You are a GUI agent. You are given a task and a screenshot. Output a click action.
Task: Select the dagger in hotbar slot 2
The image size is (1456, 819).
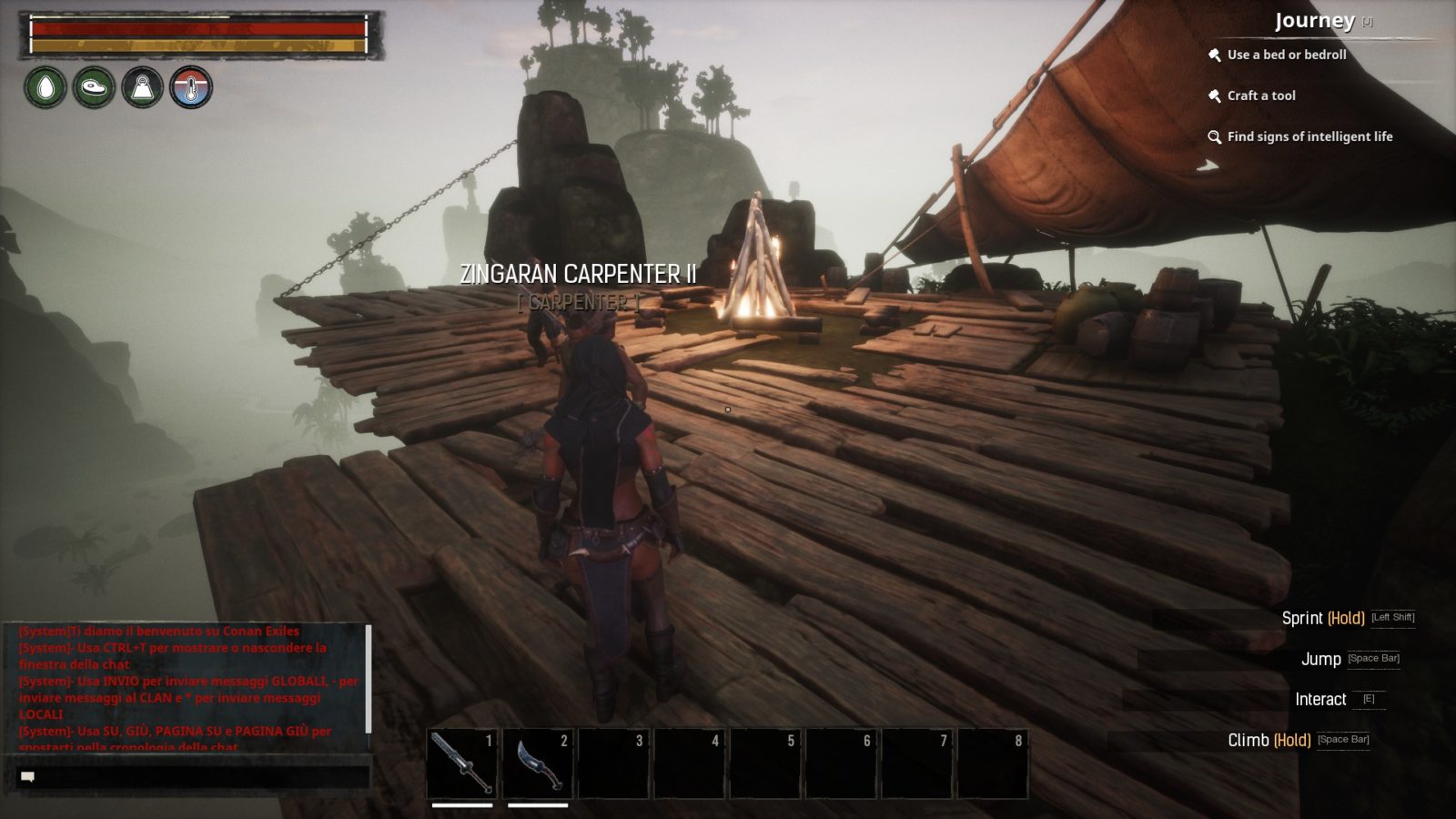[x=541, y=762]
